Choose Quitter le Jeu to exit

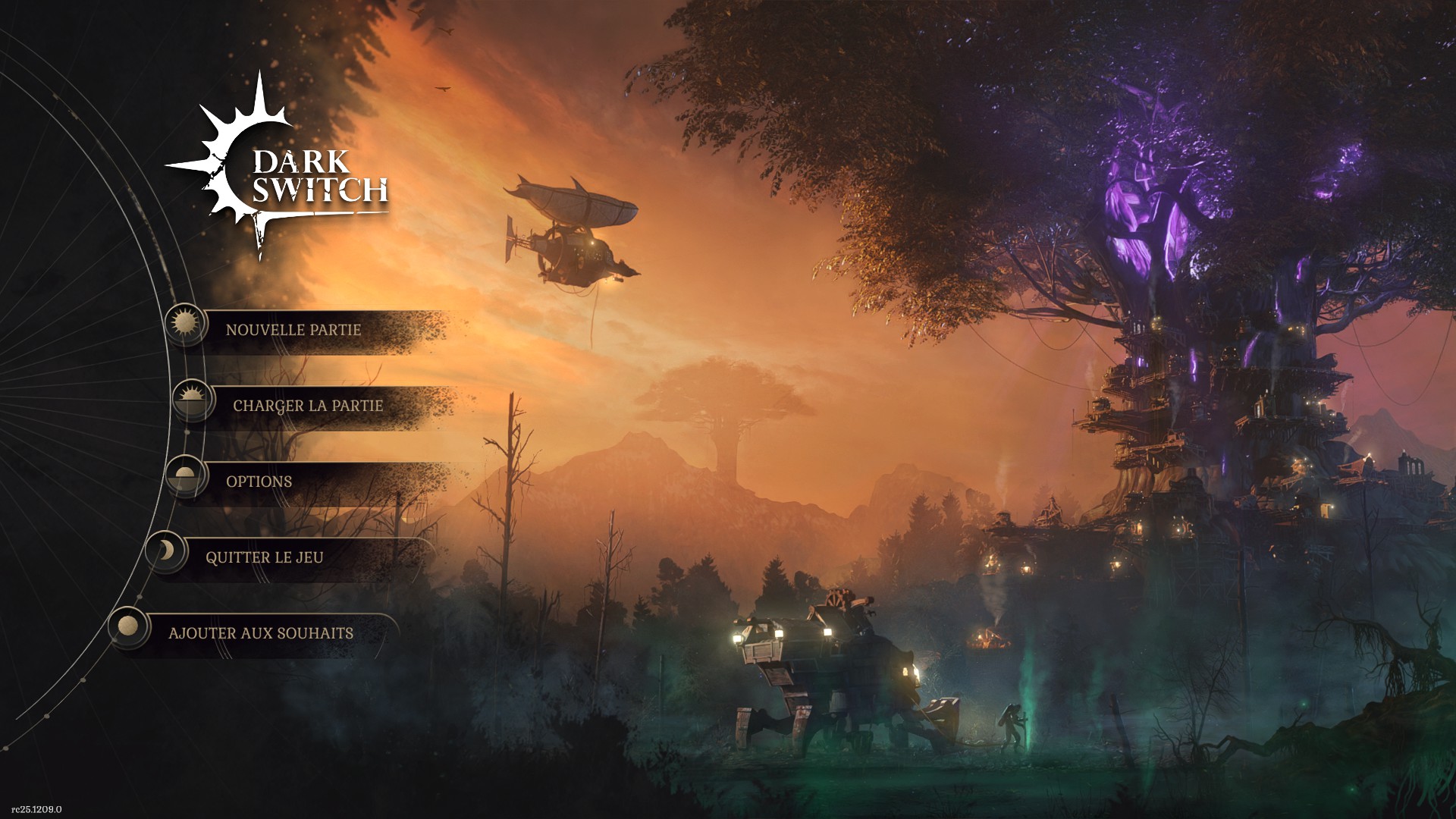click(264, 557)
